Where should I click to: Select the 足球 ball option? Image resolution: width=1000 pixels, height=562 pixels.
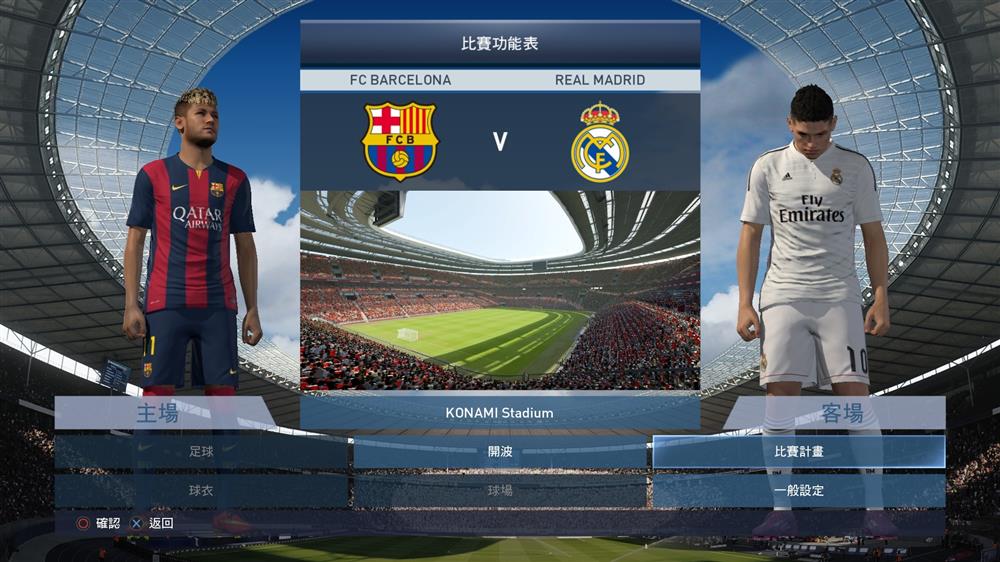(x=201, y=451)
